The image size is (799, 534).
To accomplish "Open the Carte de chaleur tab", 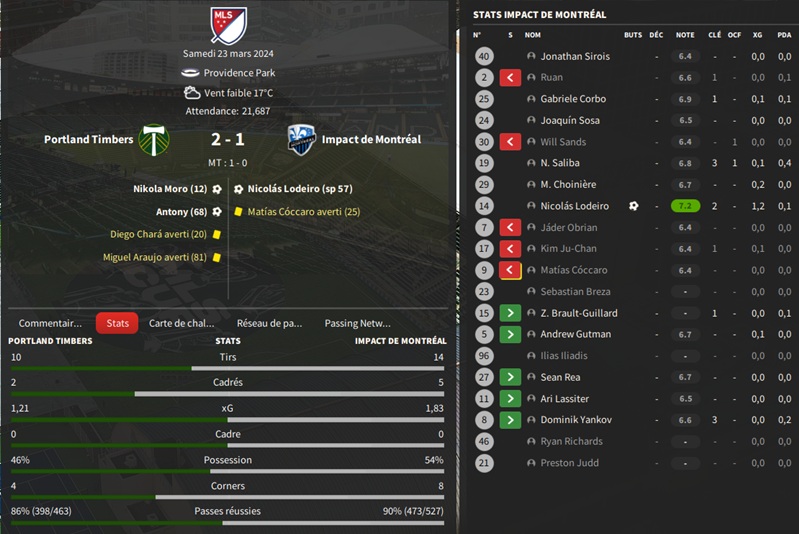I will (181, 323).
